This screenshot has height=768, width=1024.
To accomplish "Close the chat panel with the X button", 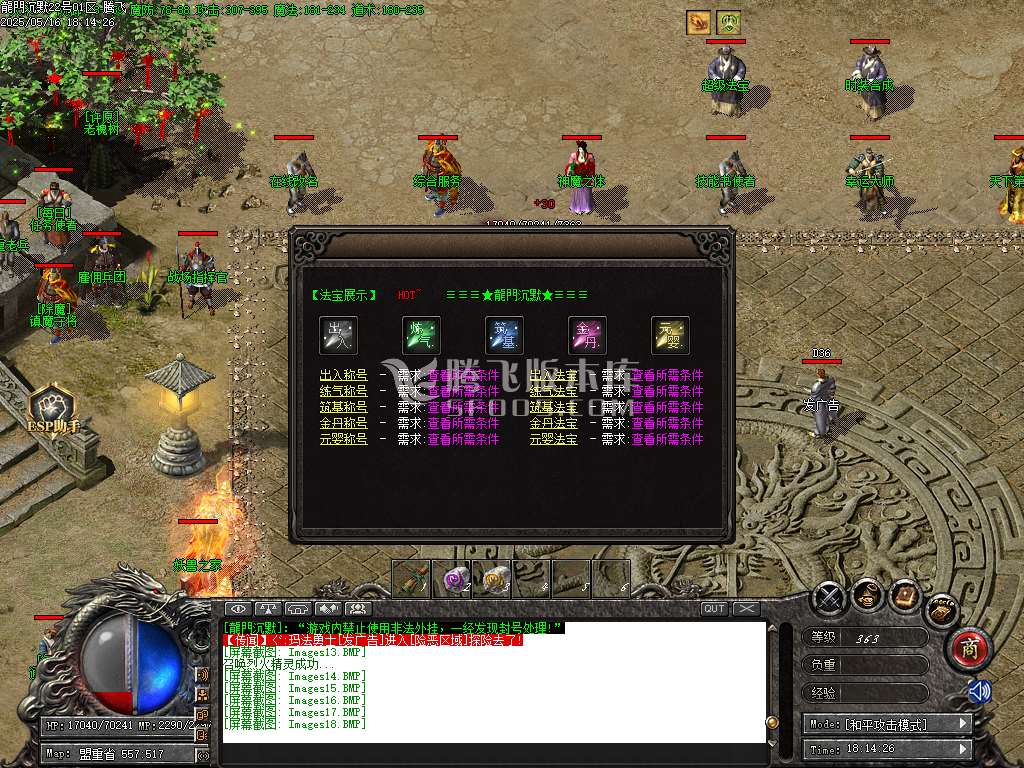I will point(746,608).
